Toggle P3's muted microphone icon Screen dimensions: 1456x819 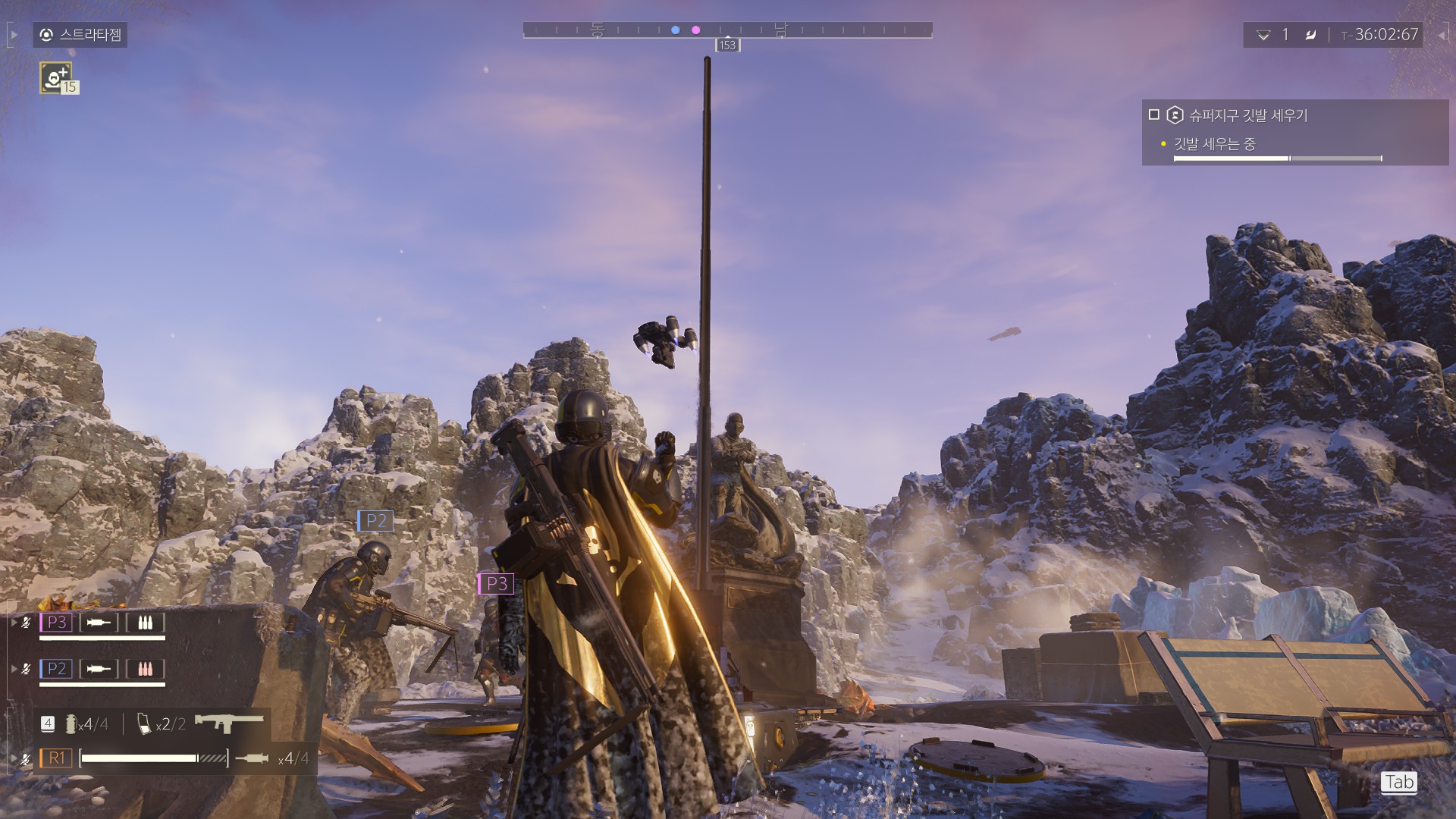pos(27,623)
